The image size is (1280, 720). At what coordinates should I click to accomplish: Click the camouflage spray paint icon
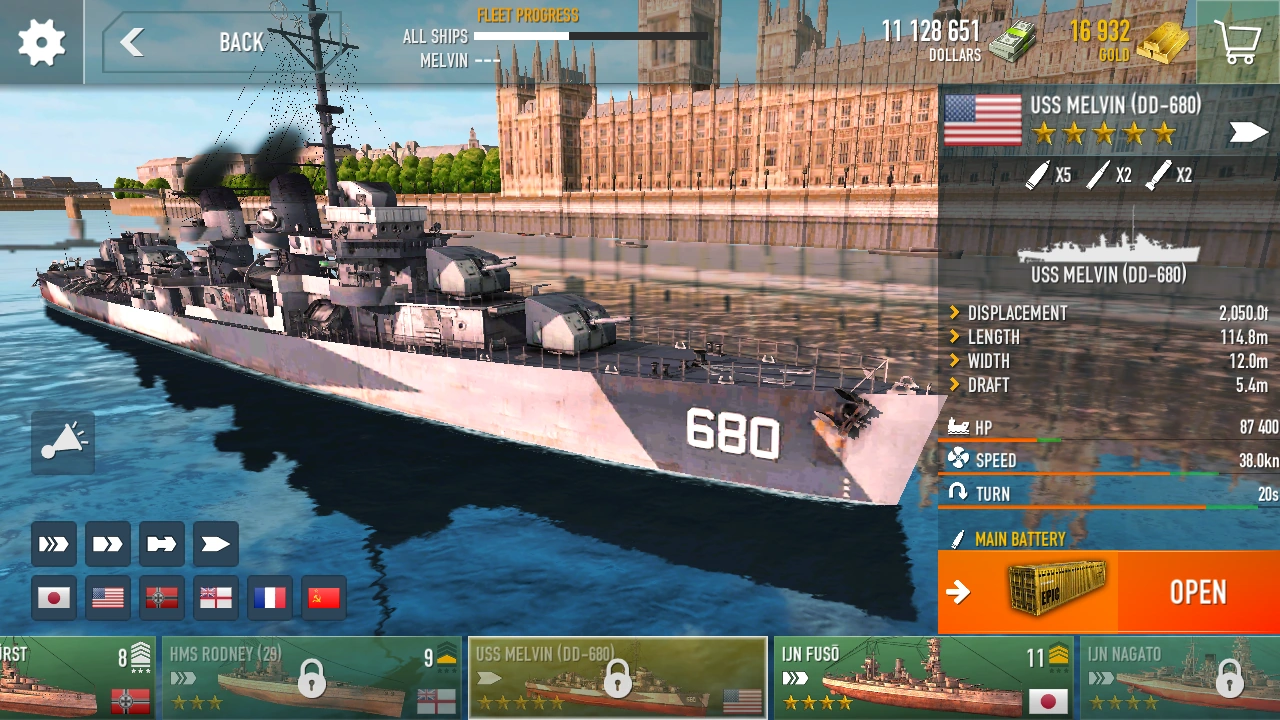(62, 443)
